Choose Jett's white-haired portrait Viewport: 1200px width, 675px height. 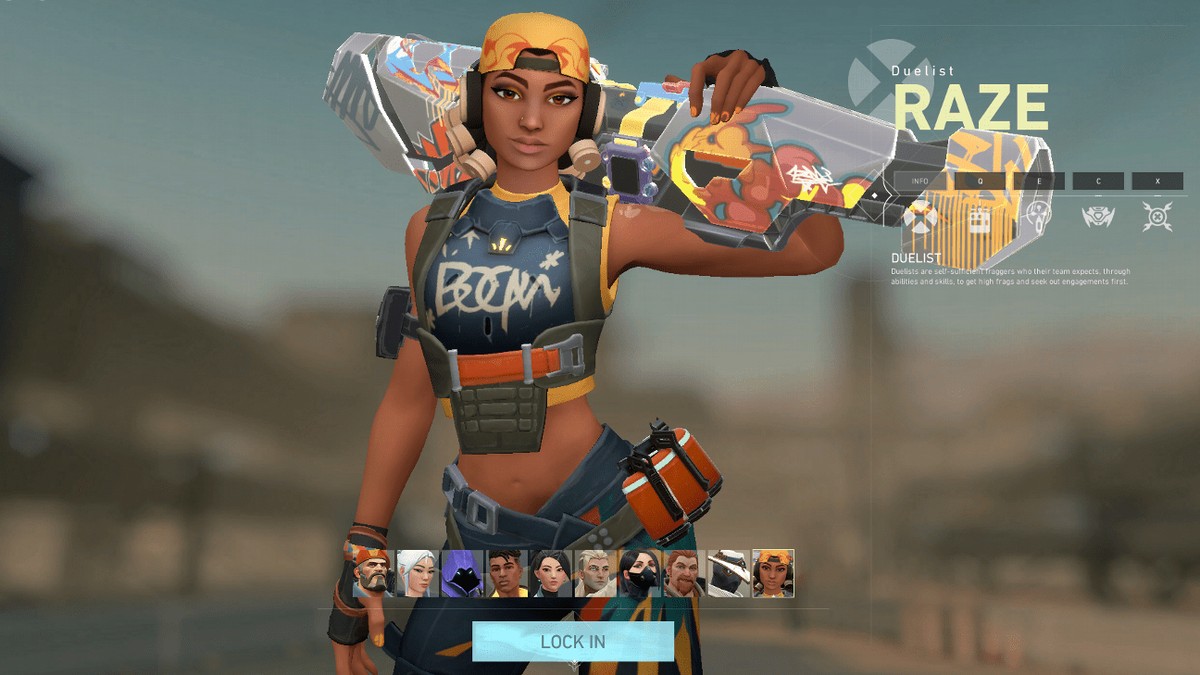pos(416,573)
